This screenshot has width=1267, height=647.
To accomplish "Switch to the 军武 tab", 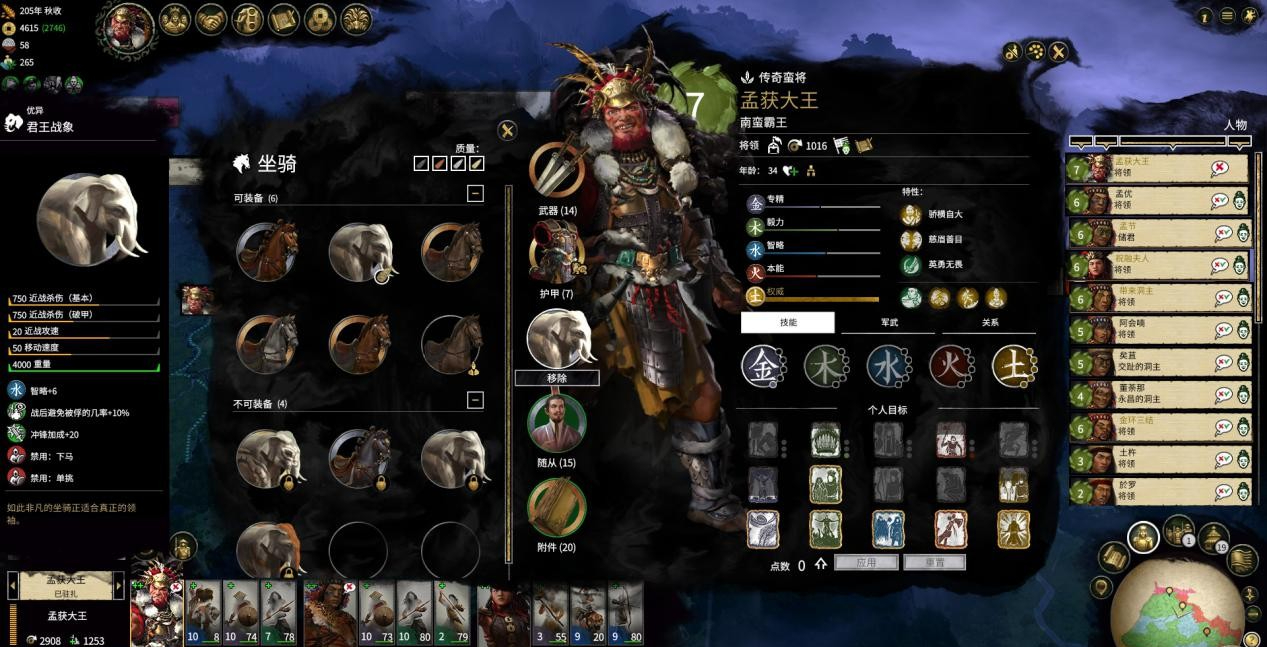I will click(x=888, y=322).
